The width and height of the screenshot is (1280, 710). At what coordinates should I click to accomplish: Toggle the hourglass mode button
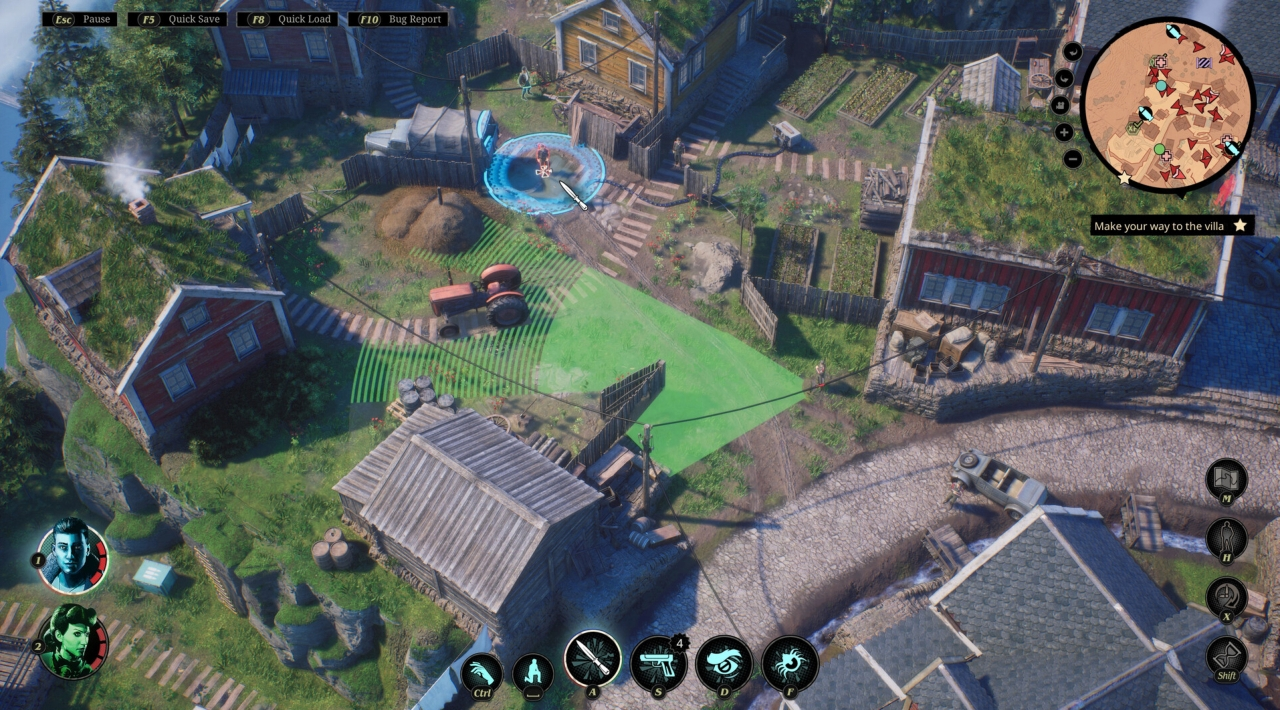tap(1226, 657)
